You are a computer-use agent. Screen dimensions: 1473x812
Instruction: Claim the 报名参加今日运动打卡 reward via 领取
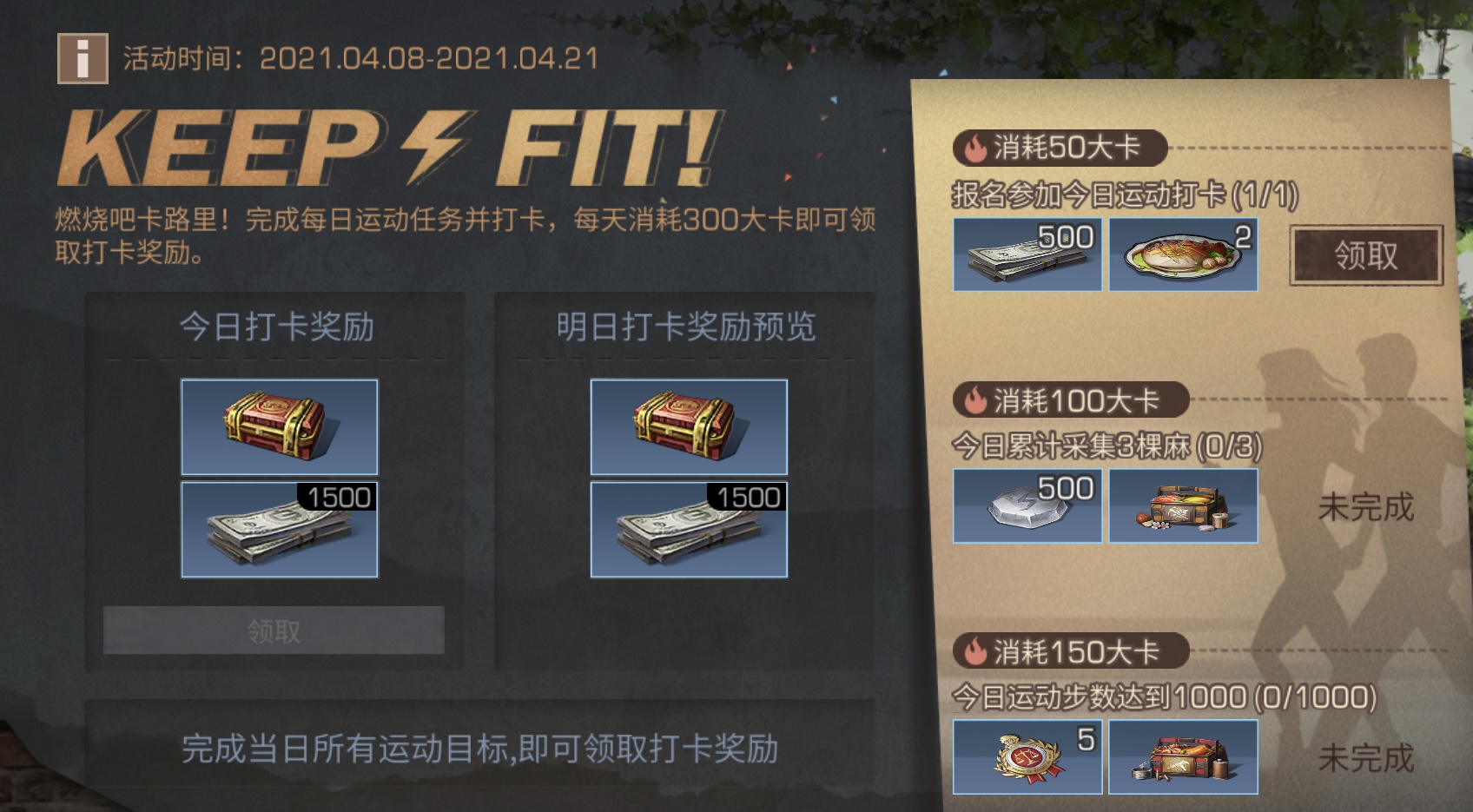tap(1365, 256)
